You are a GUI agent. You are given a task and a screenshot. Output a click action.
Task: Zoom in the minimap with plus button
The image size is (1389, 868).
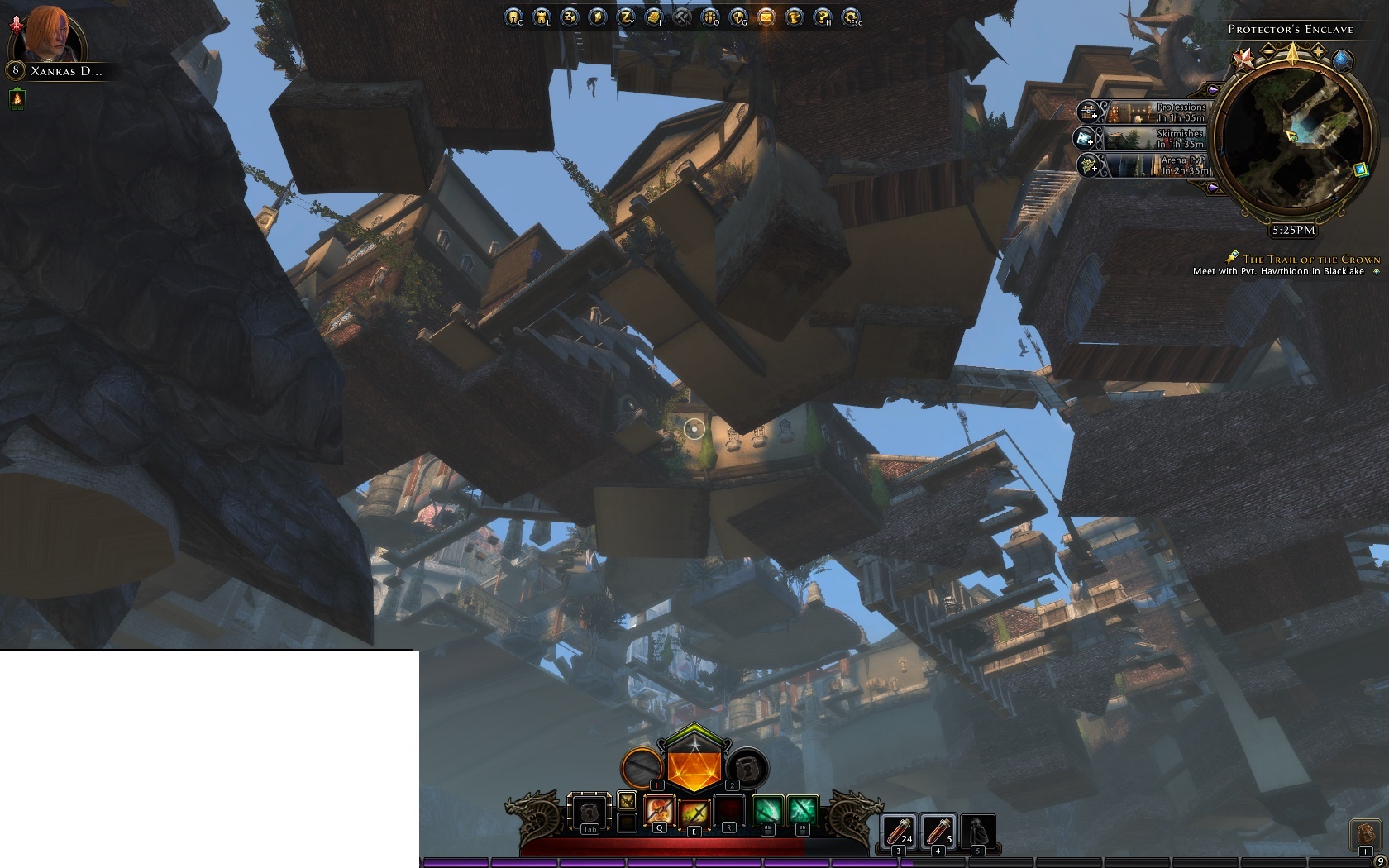coord(1318,54)
